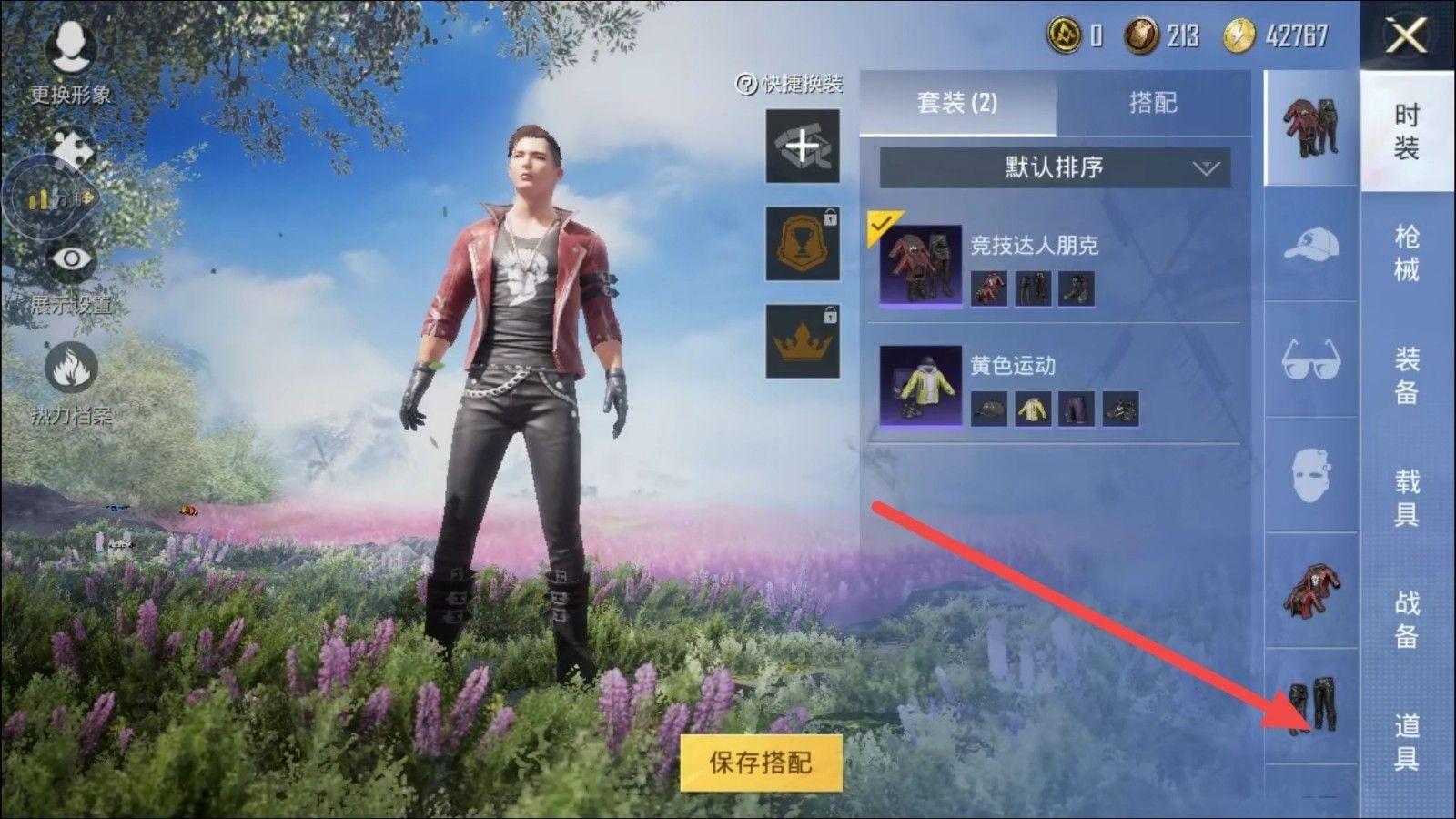Open the 默认排序 sort dropdown
1456x819 pixels.
[x=1055, y=167]
